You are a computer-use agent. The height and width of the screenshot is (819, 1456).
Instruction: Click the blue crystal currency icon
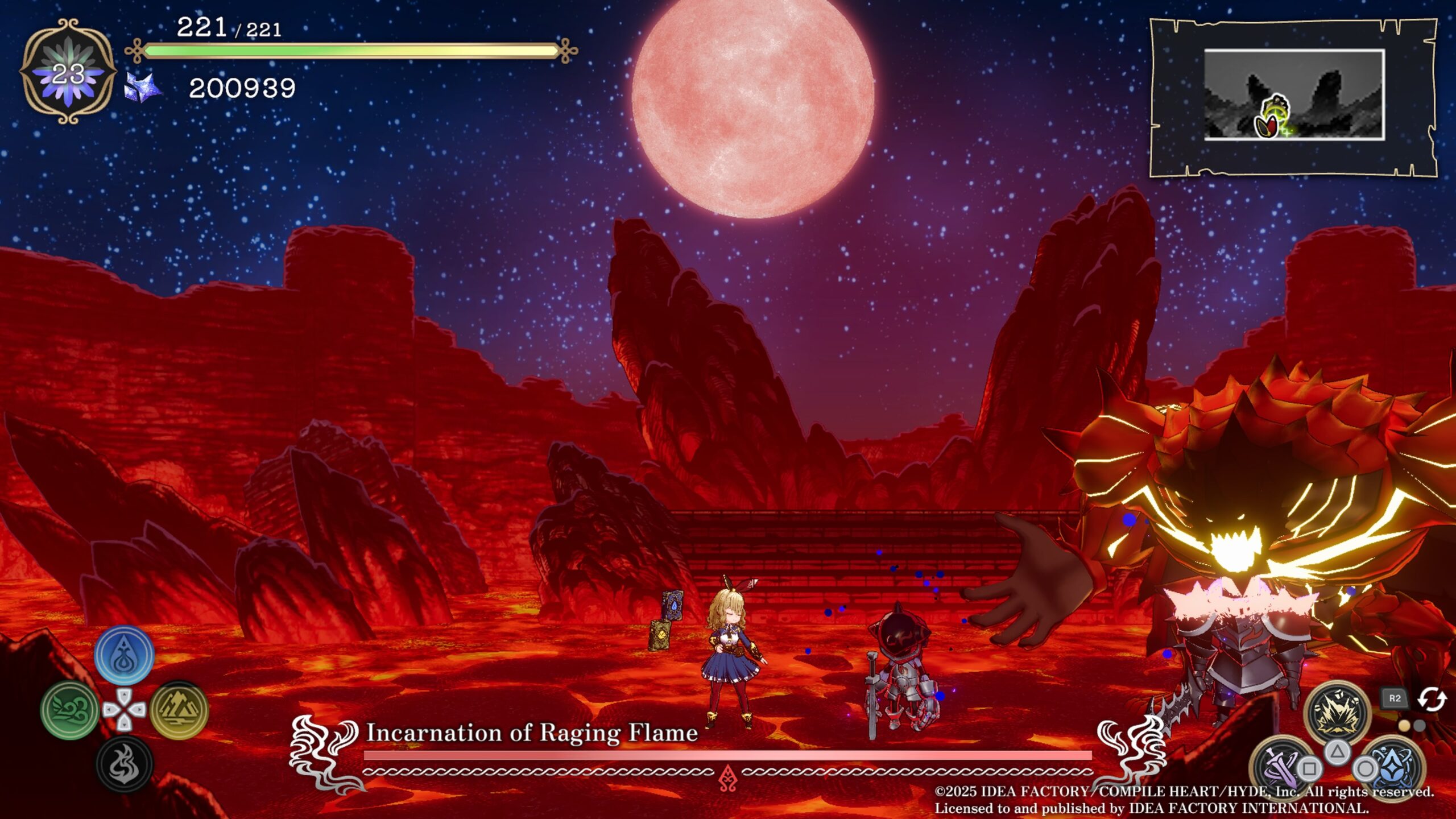click(142, 88)
